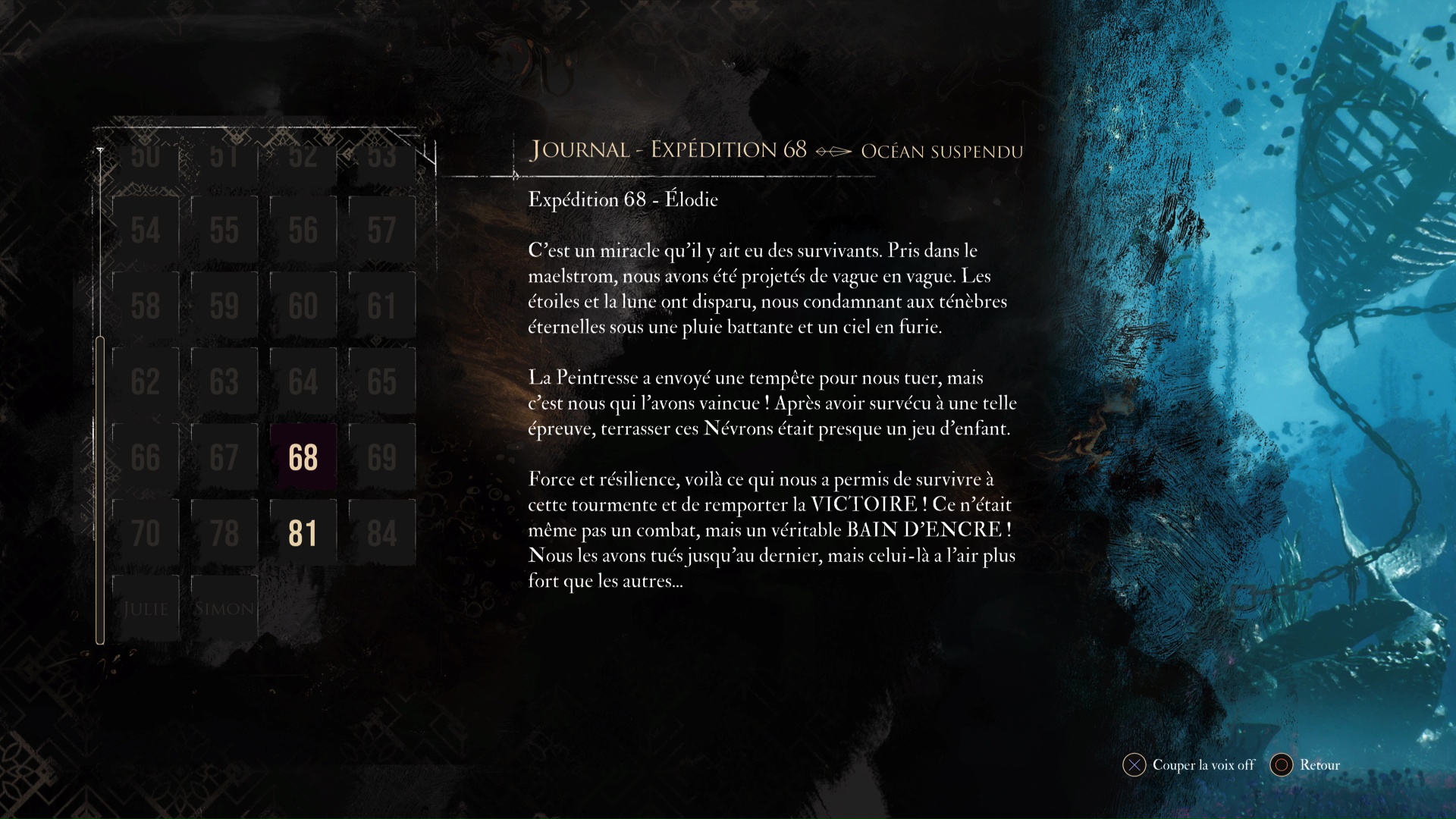This screenshot has width=1456, height=819.
Task: Click the circle Retour icon
Action: pos(1282,766)
